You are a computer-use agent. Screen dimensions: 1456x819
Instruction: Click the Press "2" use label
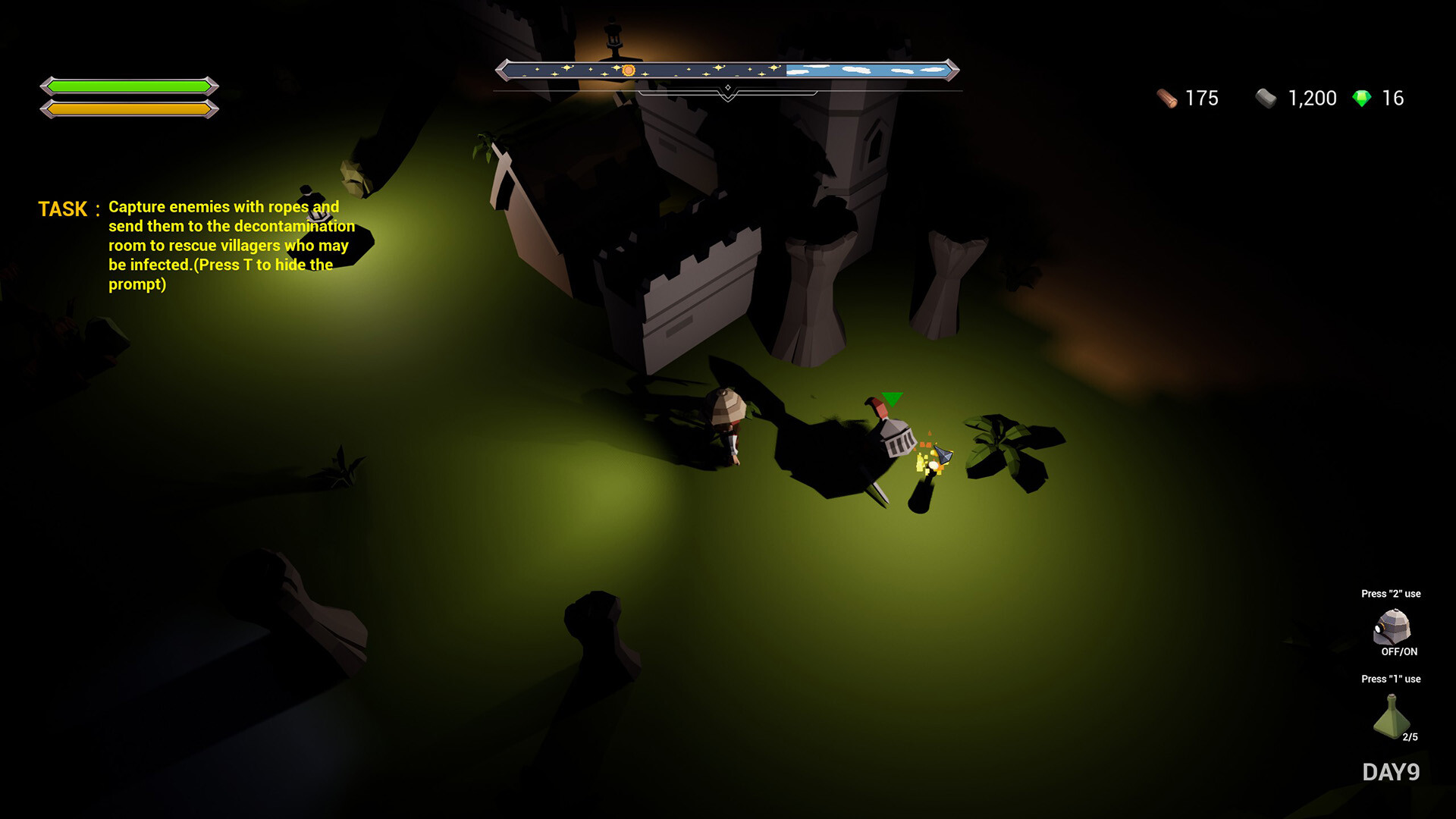(1392, 594)
